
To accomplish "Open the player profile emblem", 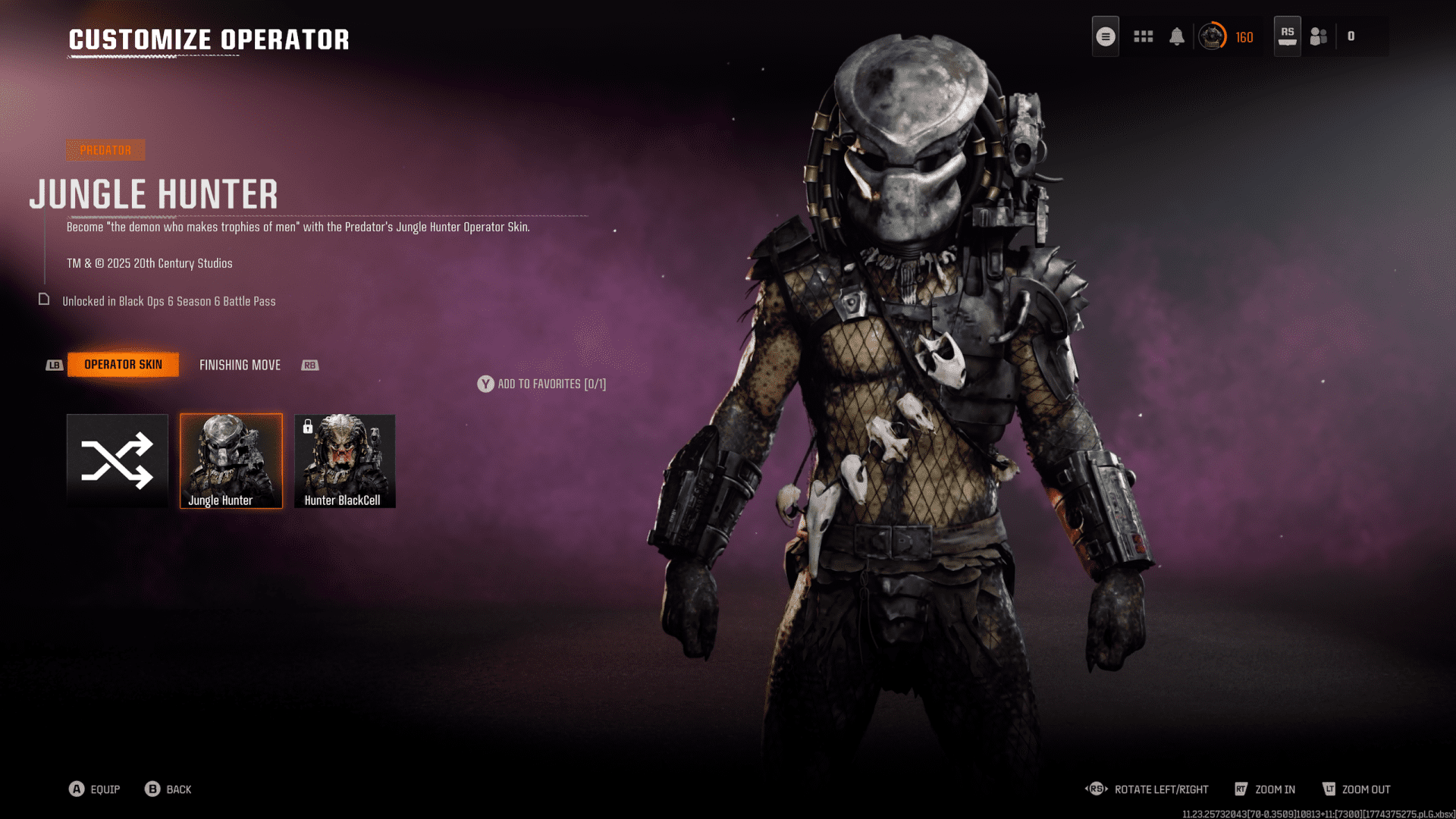I will point(1212,36).
